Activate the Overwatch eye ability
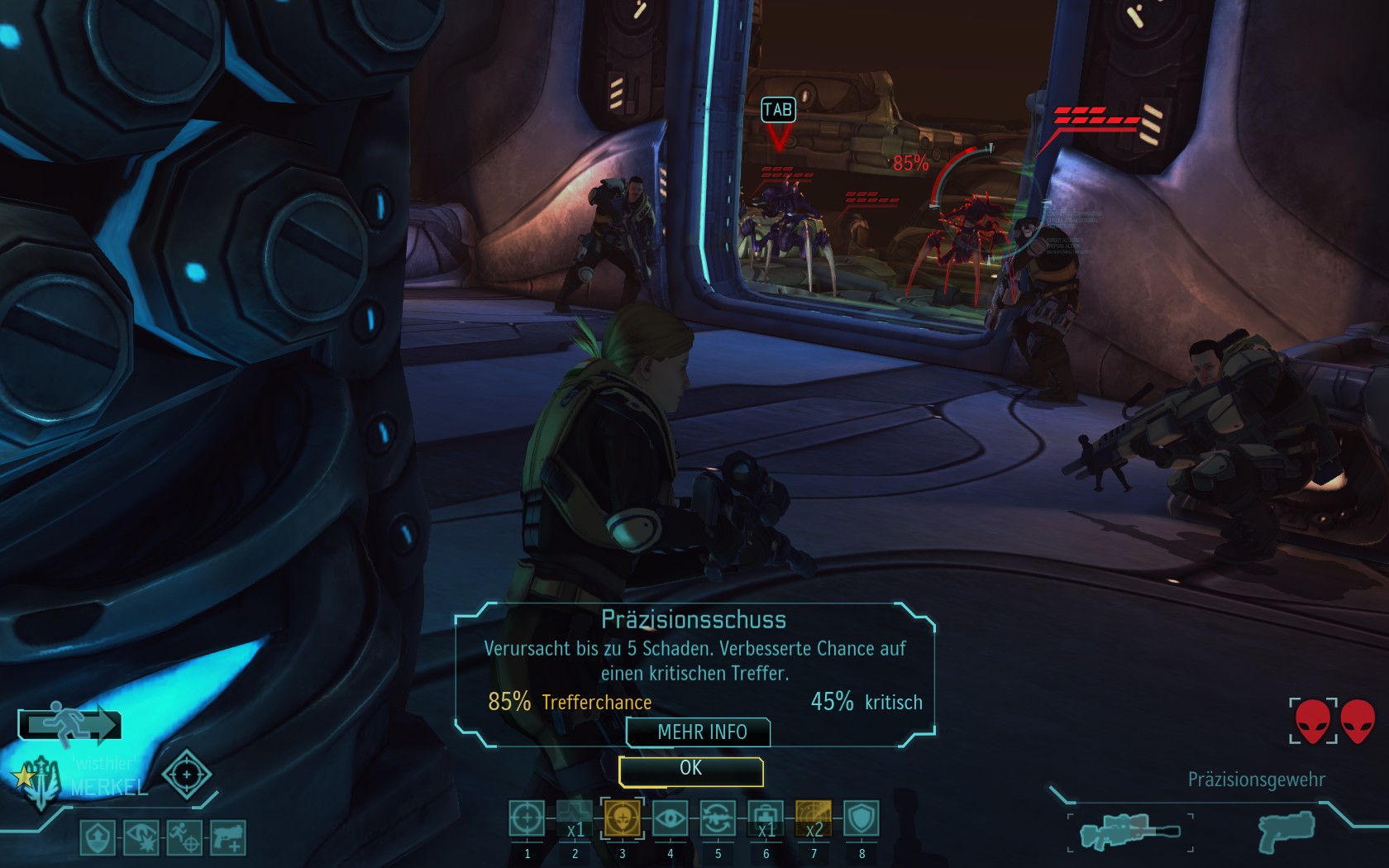 coord(670,819)
